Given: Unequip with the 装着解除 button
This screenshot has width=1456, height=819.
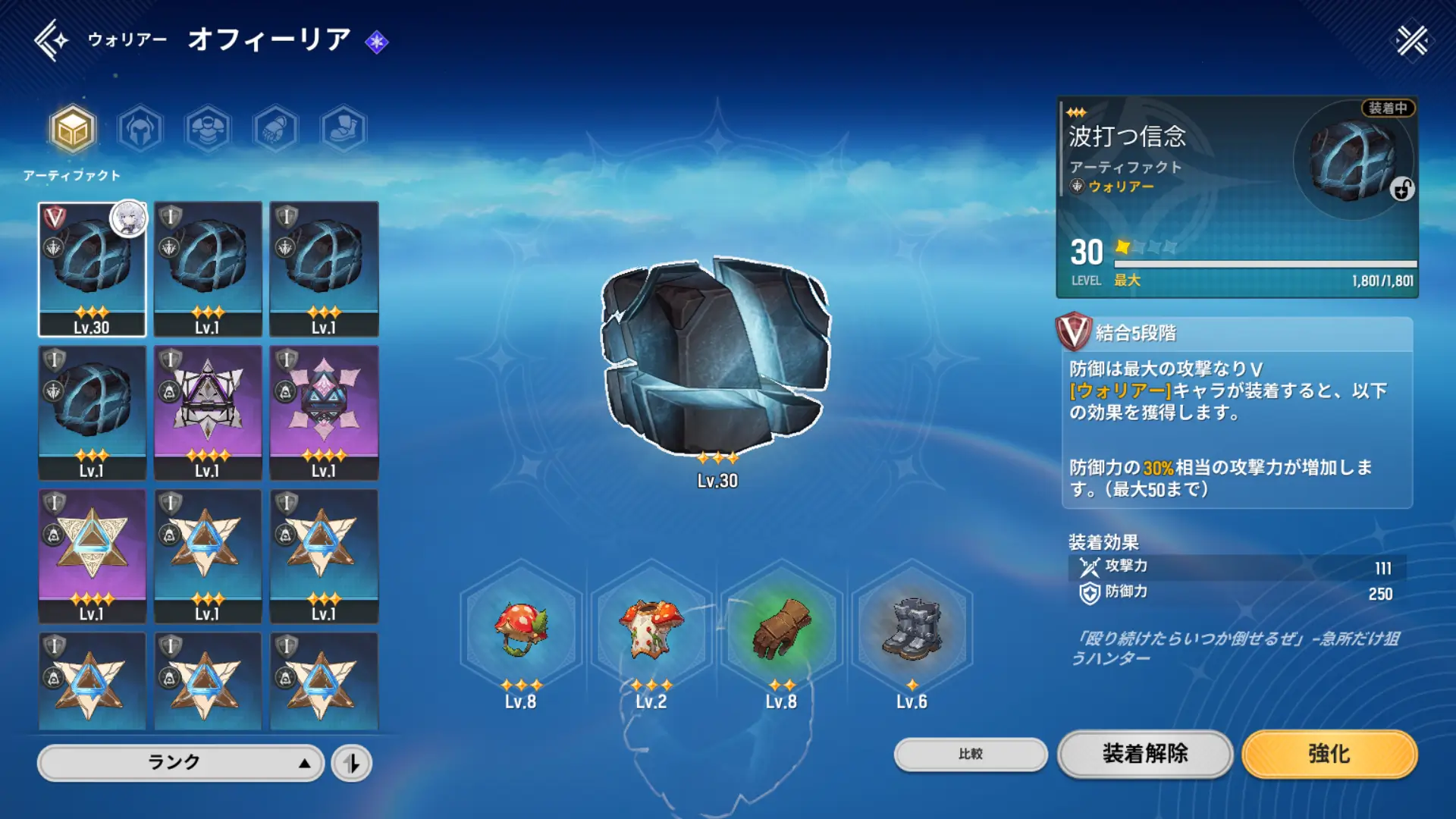Looking at the screenshot, I should pyautogui.click(x=1145, y=754).
